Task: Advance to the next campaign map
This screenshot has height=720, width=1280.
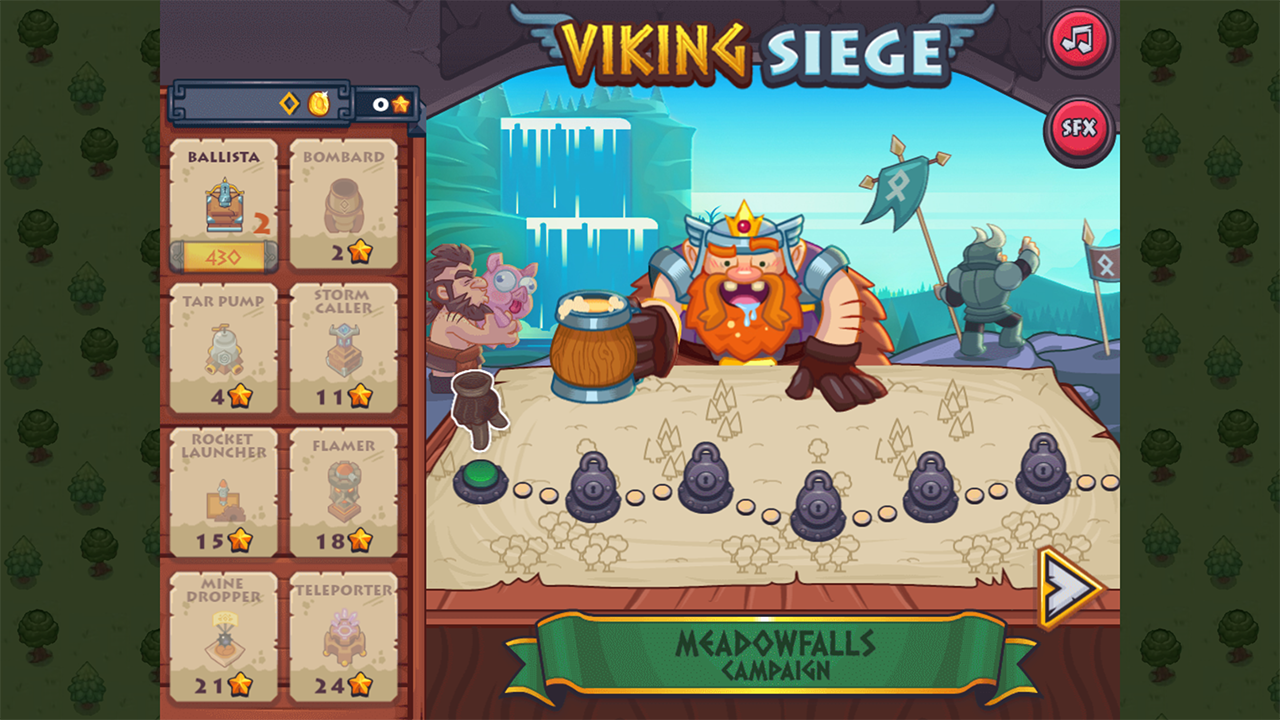Action: point(1063,590)
